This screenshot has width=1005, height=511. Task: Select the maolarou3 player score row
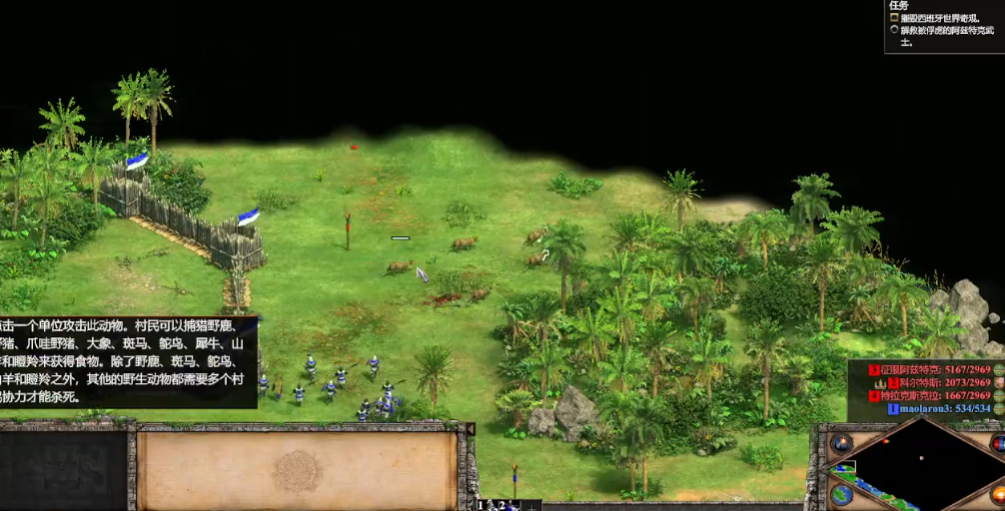point(938,408)
